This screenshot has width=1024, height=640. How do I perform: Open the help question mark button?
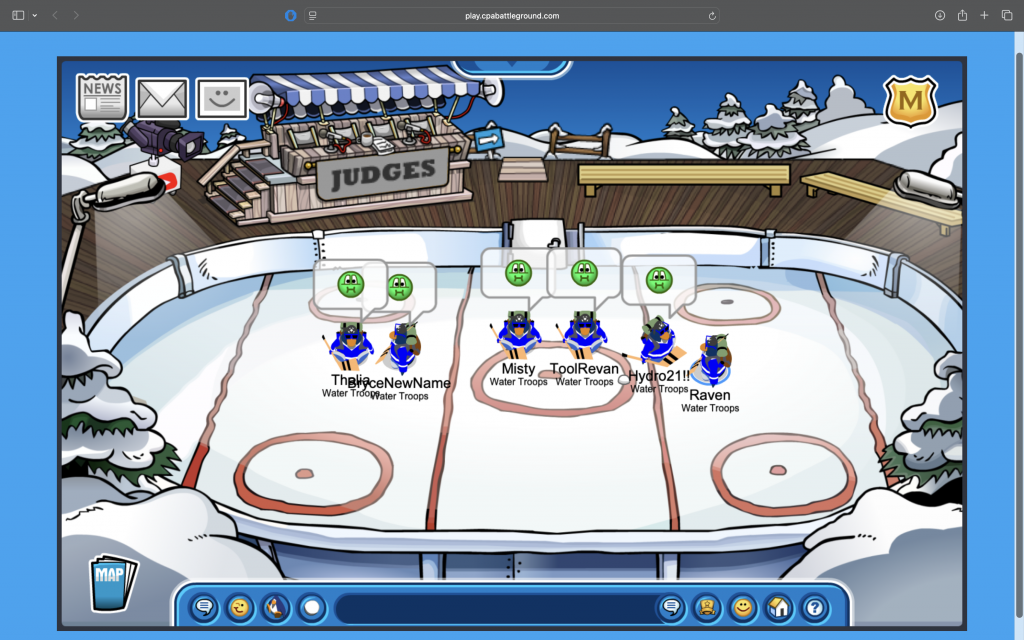click(814, 607)
